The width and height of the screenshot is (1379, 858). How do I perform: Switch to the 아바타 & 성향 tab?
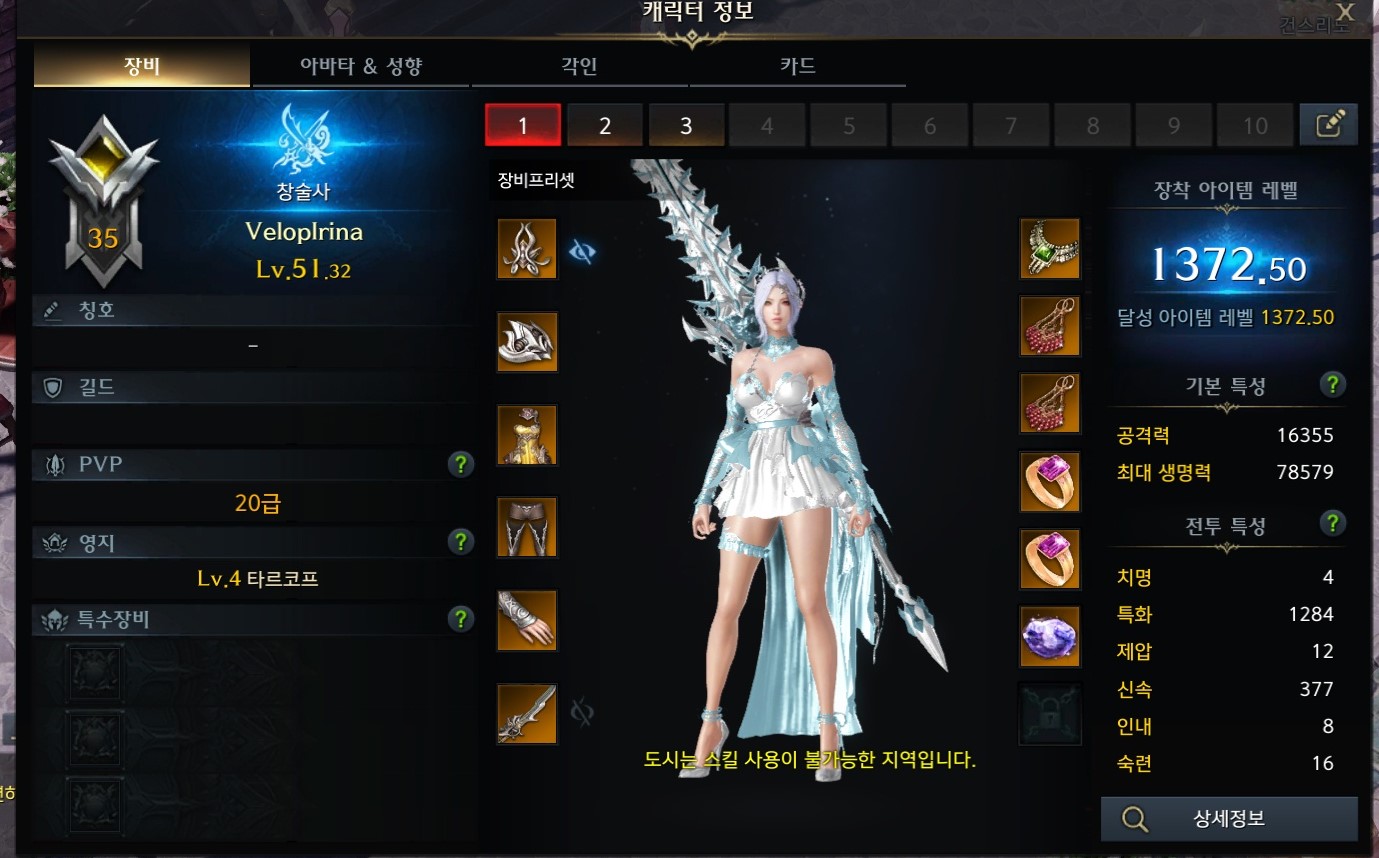coord(361,67)
